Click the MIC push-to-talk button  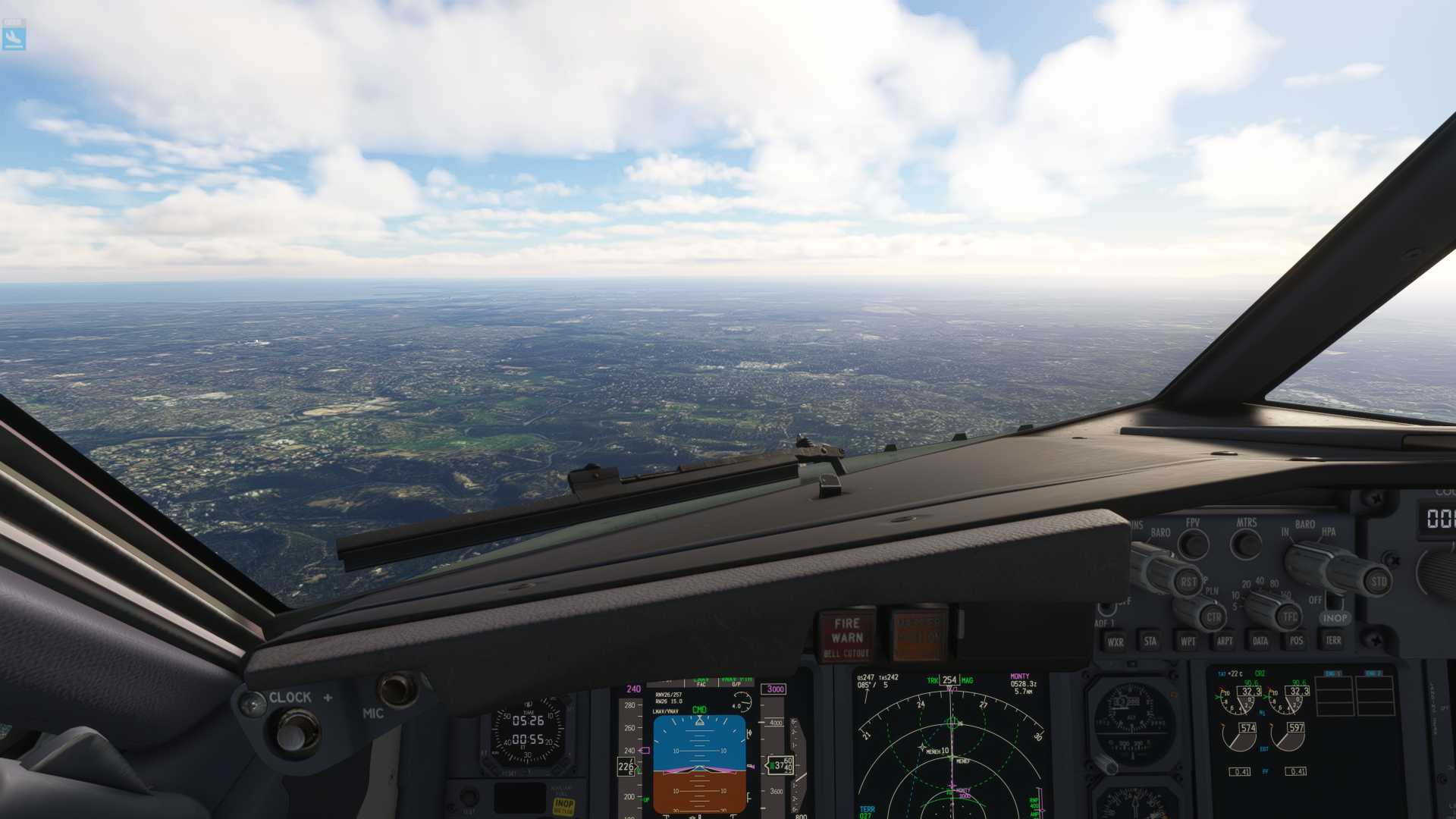[397, 689]
